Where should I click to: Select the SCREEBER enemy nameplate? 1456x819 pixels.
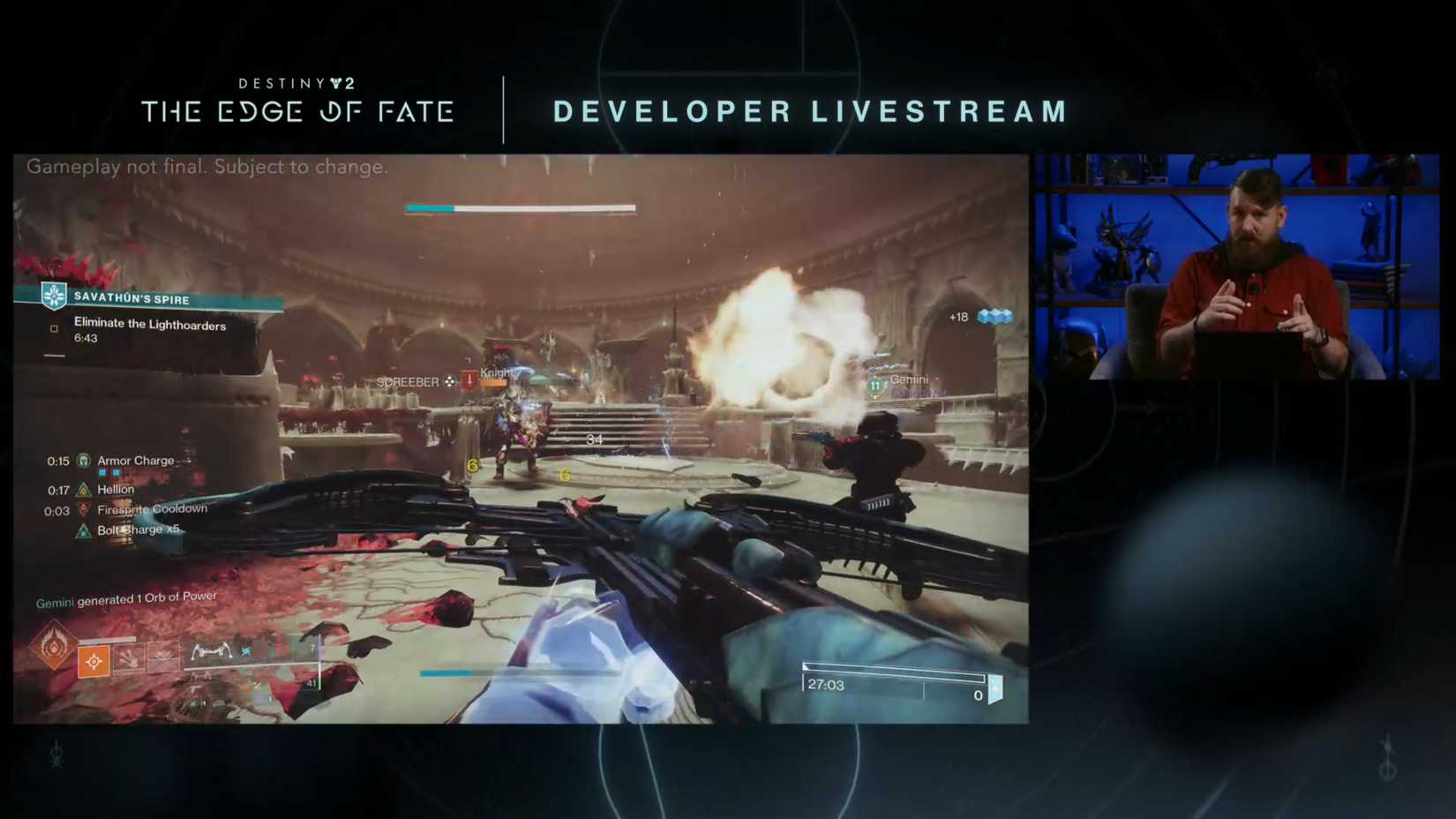tap(409, 381)
